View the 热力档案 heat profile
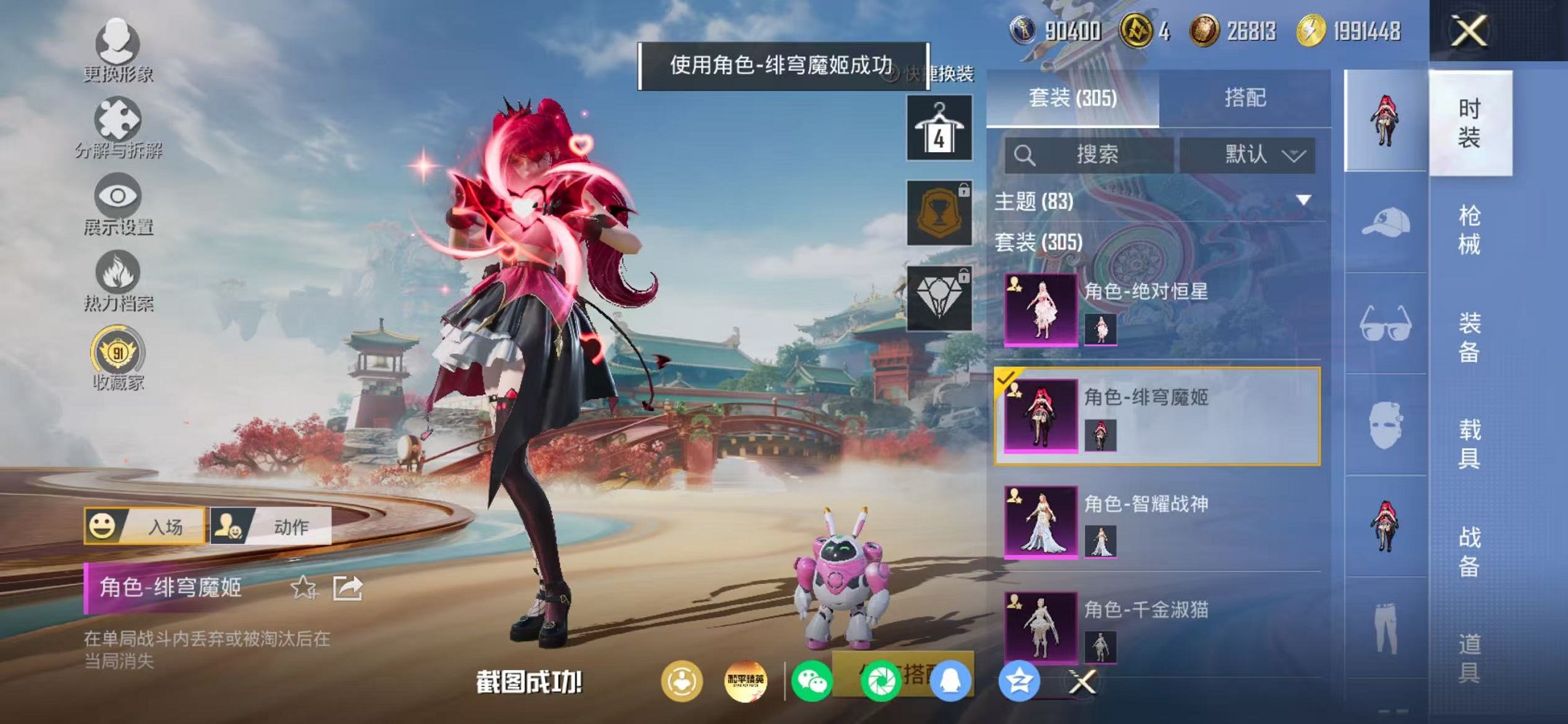Image resolution: width=1568 pixels, height=724 pixels. click(117, 280)
